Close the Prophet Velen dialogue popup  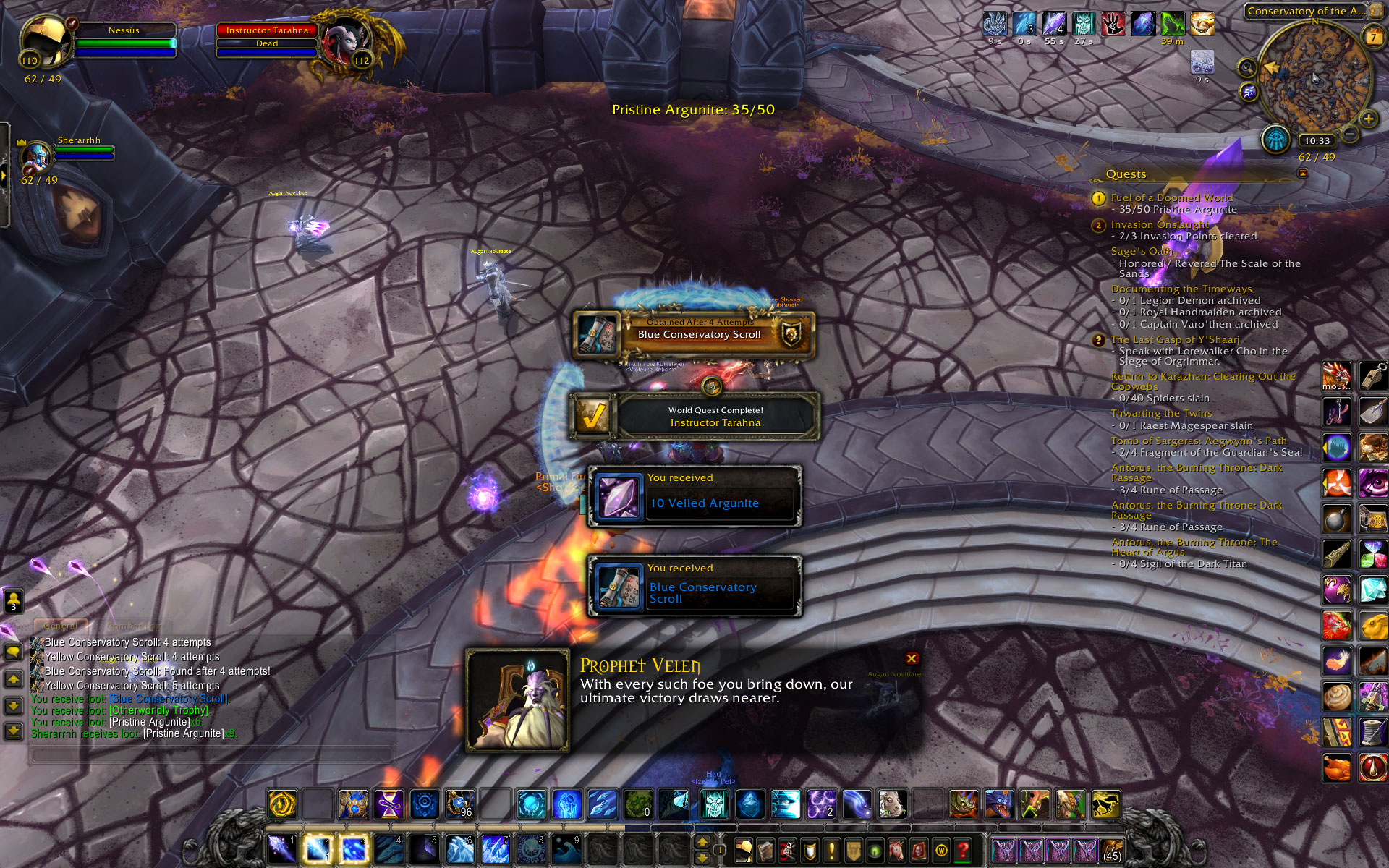[x=912, y=658]
